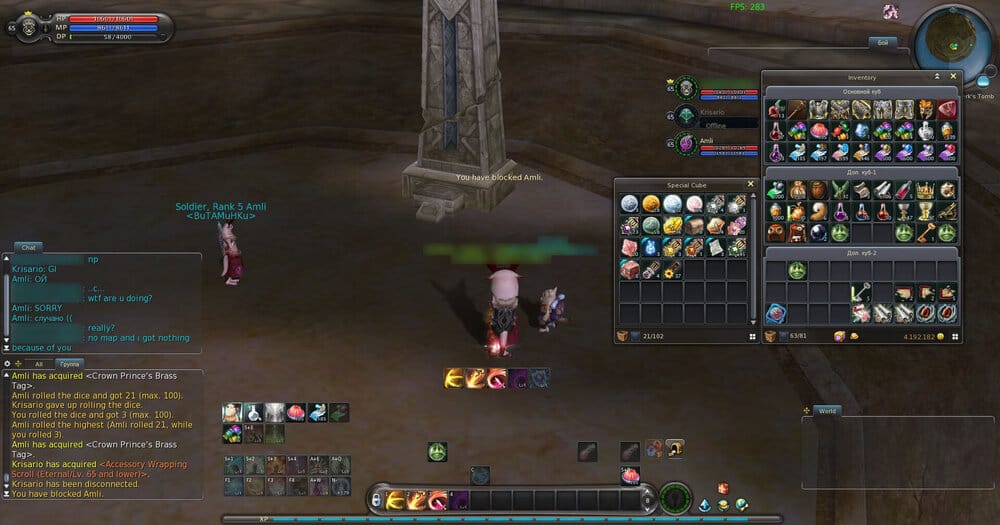This screenshot has height=525, width=1000.
Task: Select the golden crown in the inventory
Action: tap(925, 190)
